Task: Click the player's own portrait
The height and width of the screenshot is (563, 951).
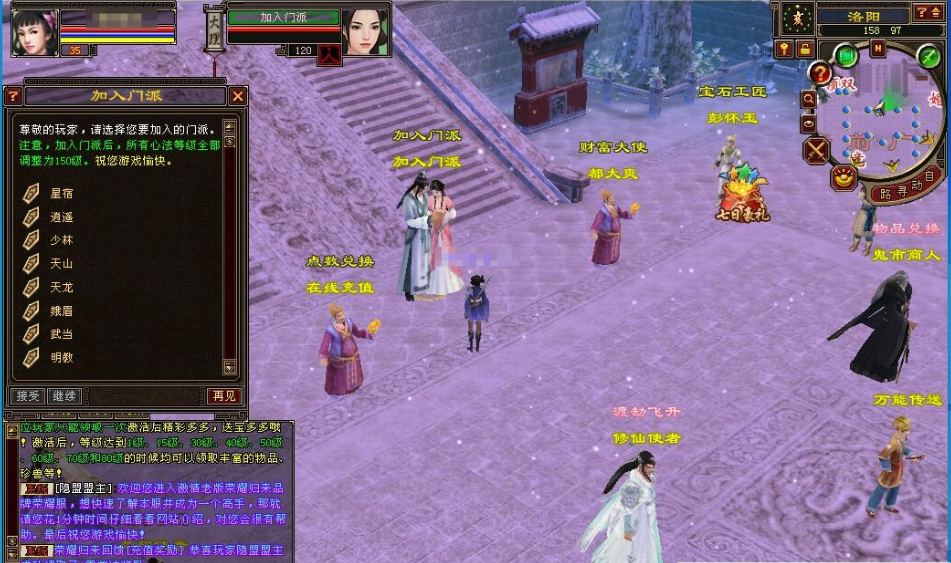Action: [x=34, y=30]
